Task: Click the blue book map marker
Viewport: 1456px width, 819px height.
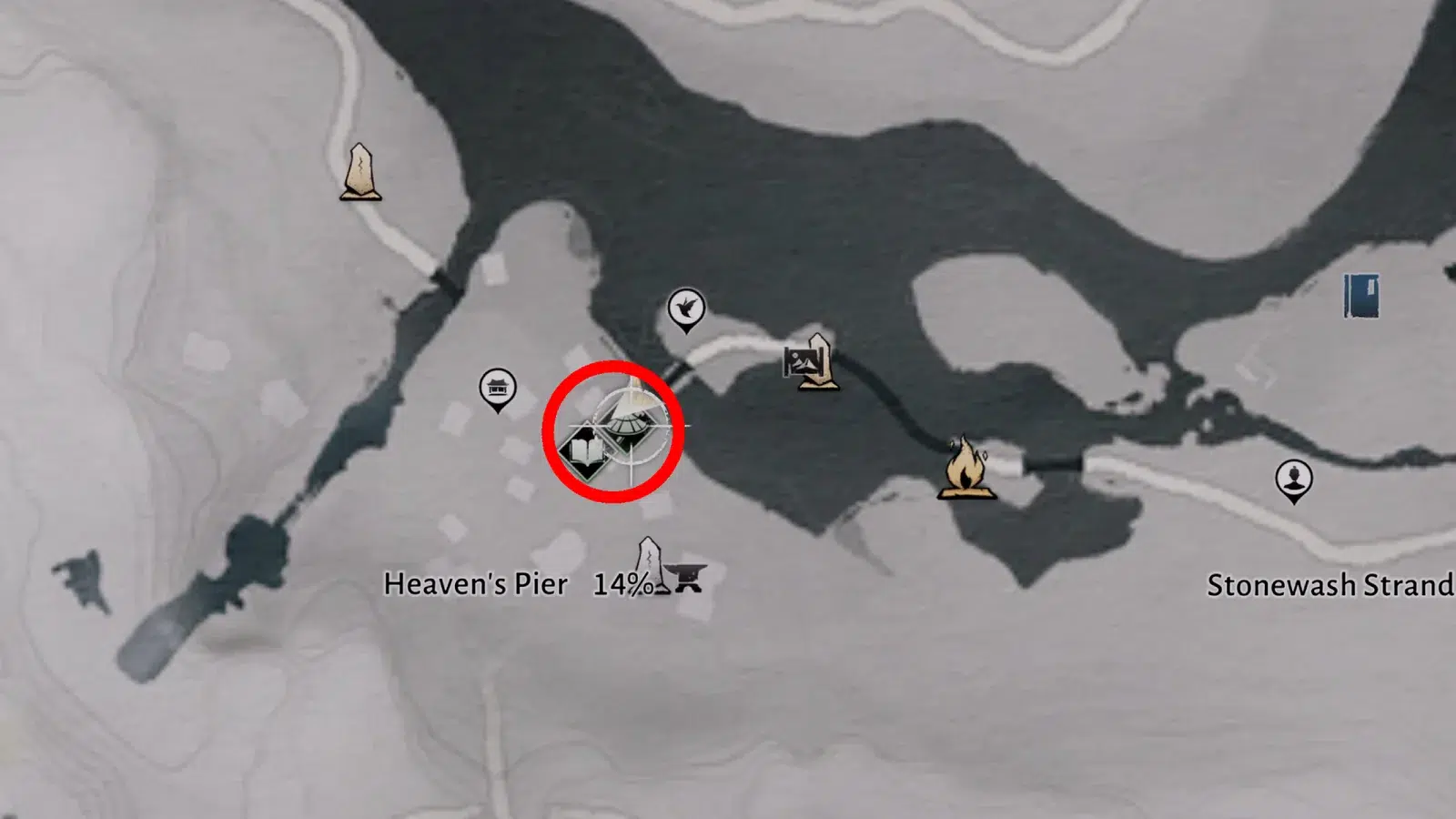Action: [1361, 297]
